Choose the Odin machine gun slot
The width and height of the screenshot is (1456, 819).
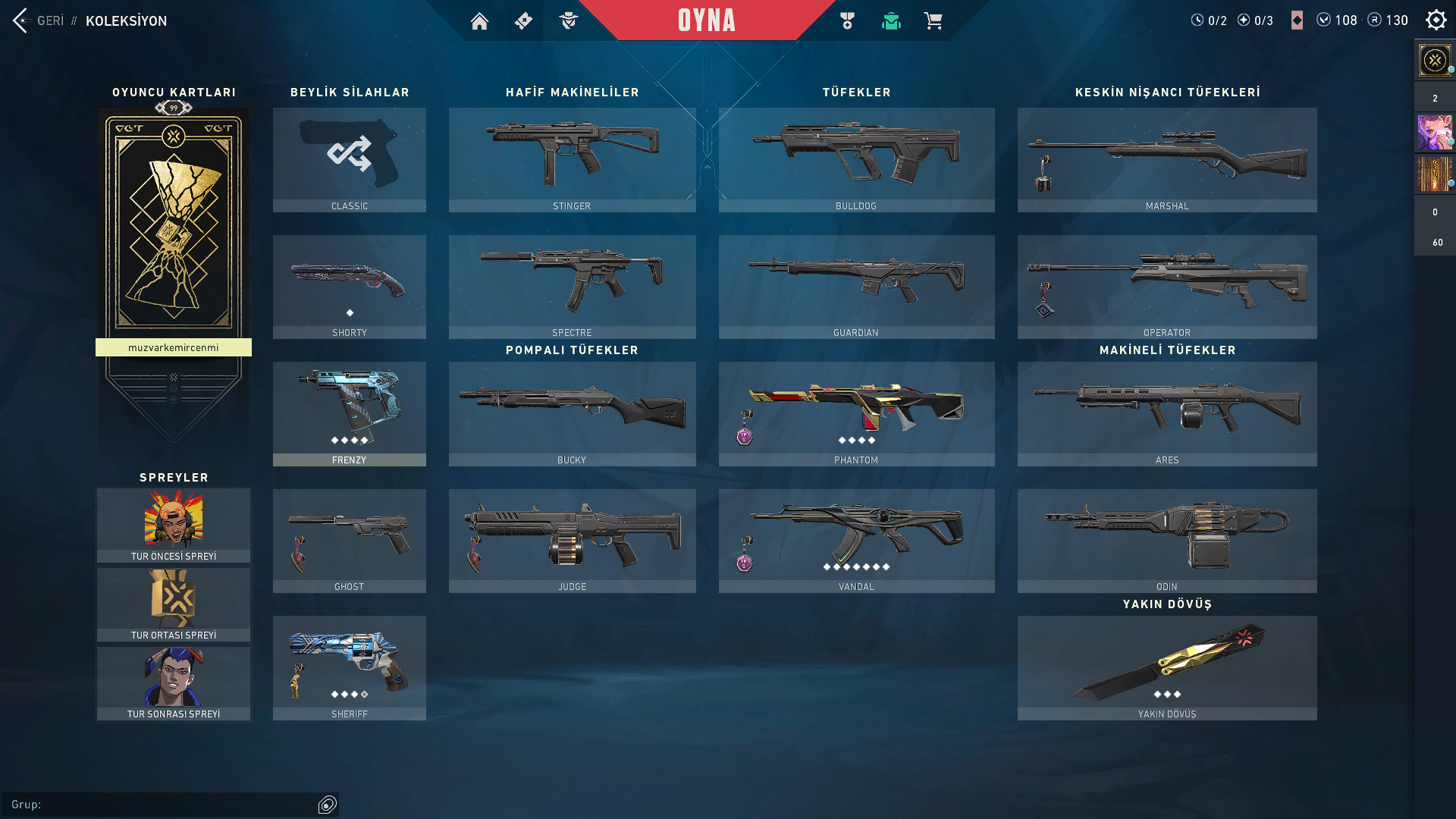1166,540
